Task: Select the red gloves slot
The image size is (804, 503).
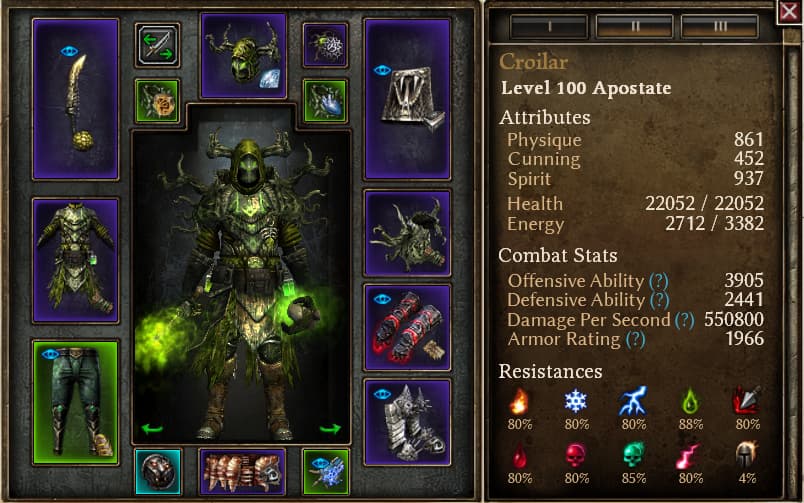Action: (x=407, y=327)
